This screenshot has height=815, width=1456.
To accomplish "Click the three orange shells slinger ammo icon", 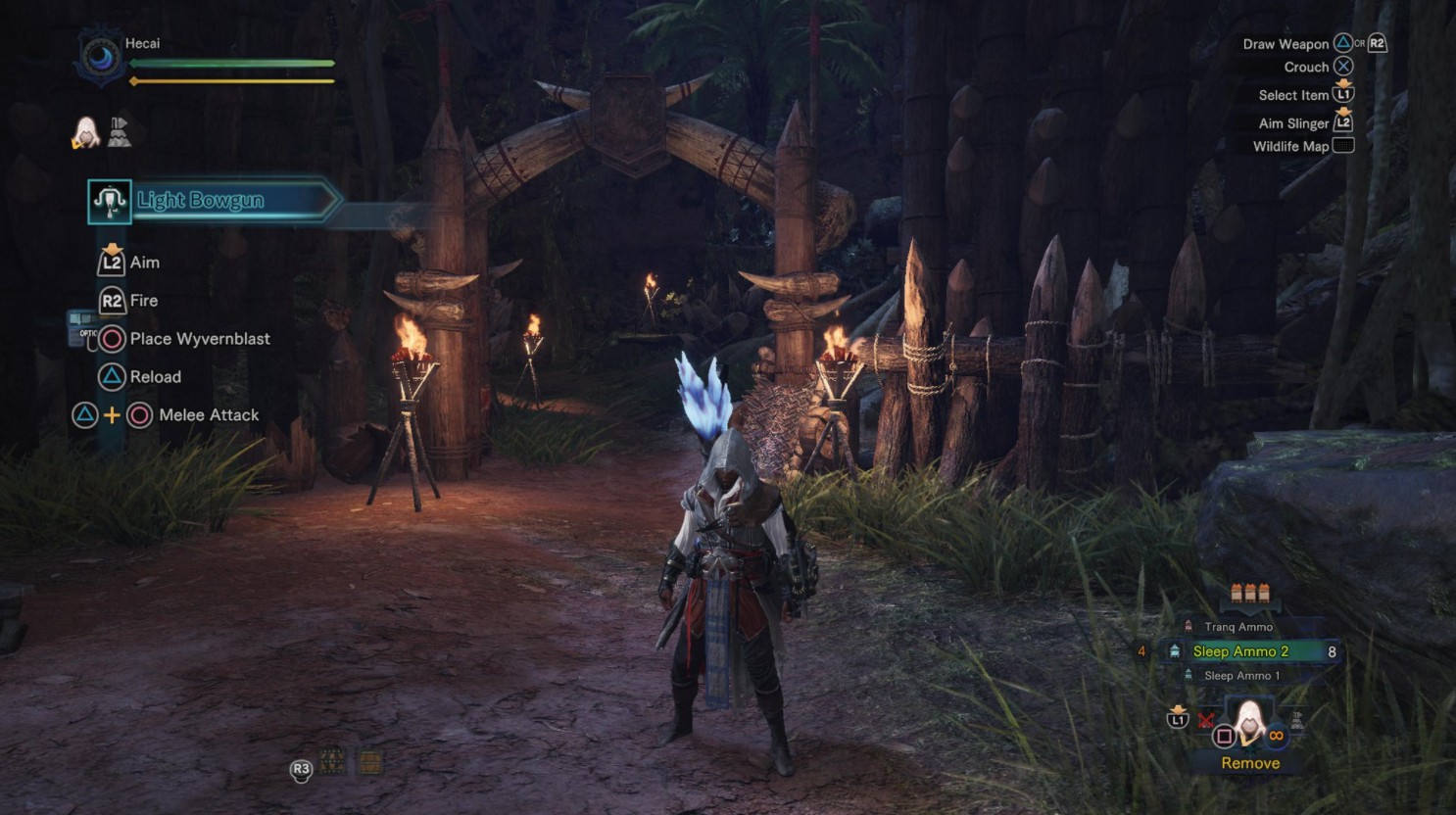I will point(1249,593).
